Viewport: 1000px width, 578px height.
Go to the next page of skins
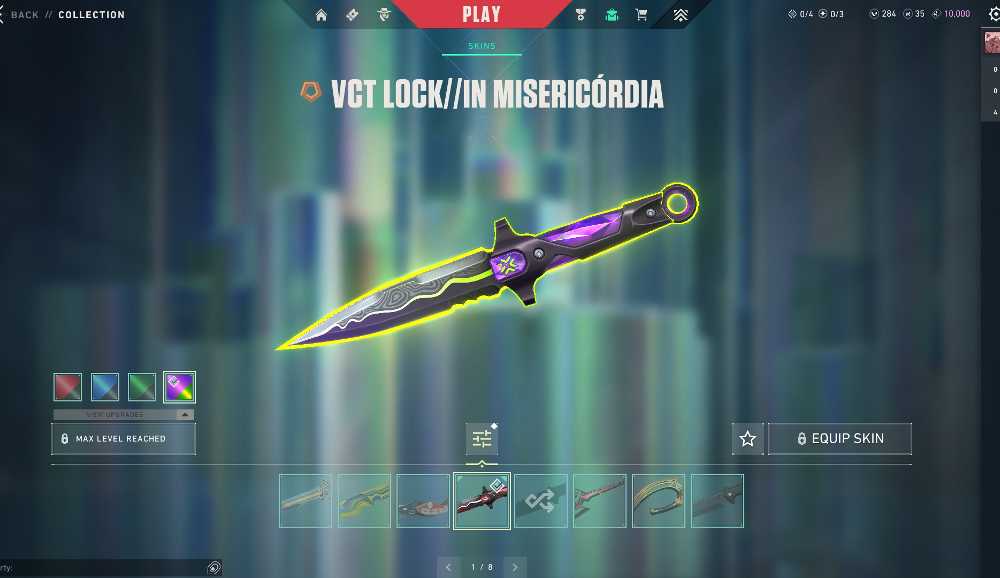[x=515, y=567]
